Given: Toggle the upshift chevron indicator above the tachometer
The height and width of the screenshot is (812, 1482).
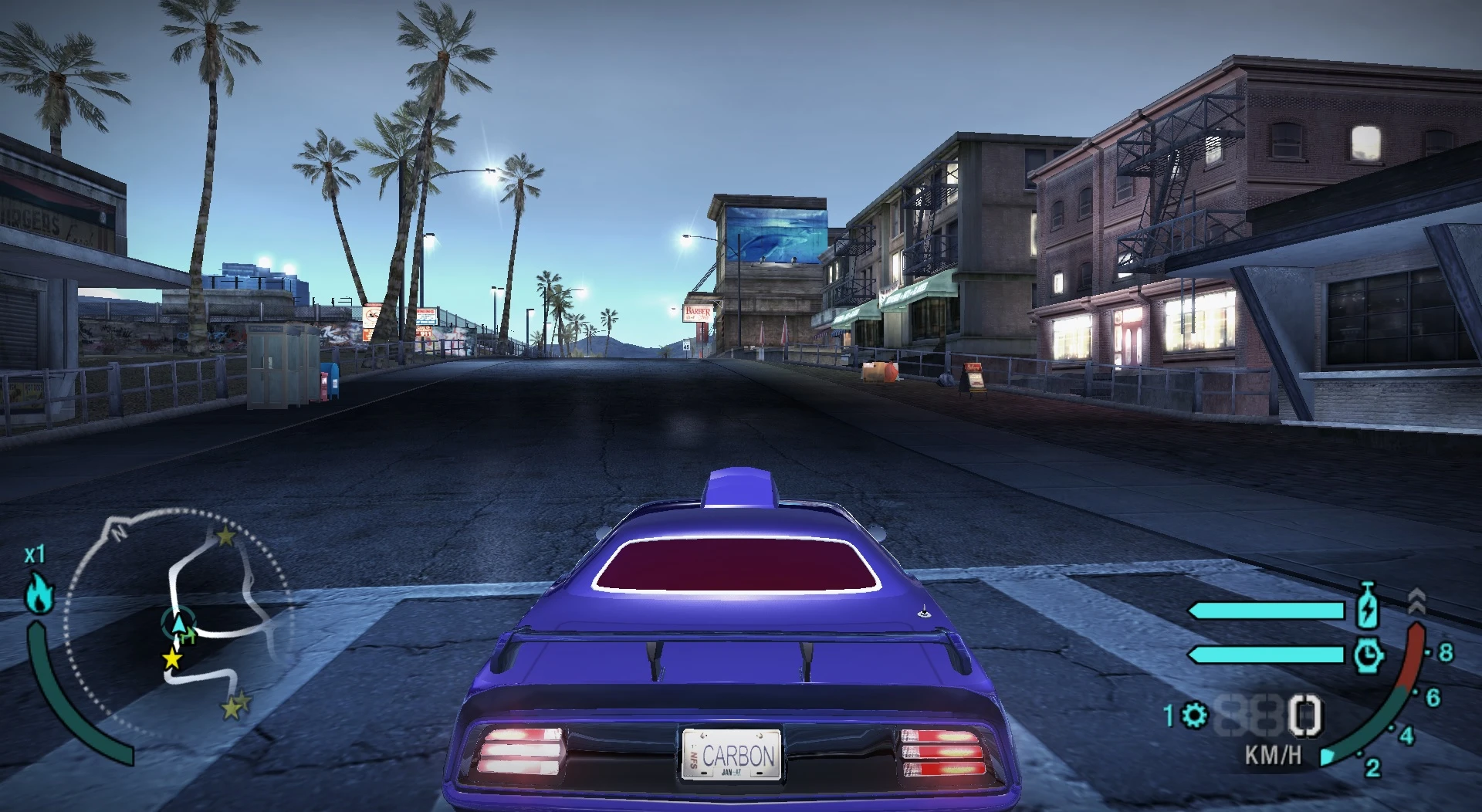Looking at the screenshot, I should point(1417,600).
